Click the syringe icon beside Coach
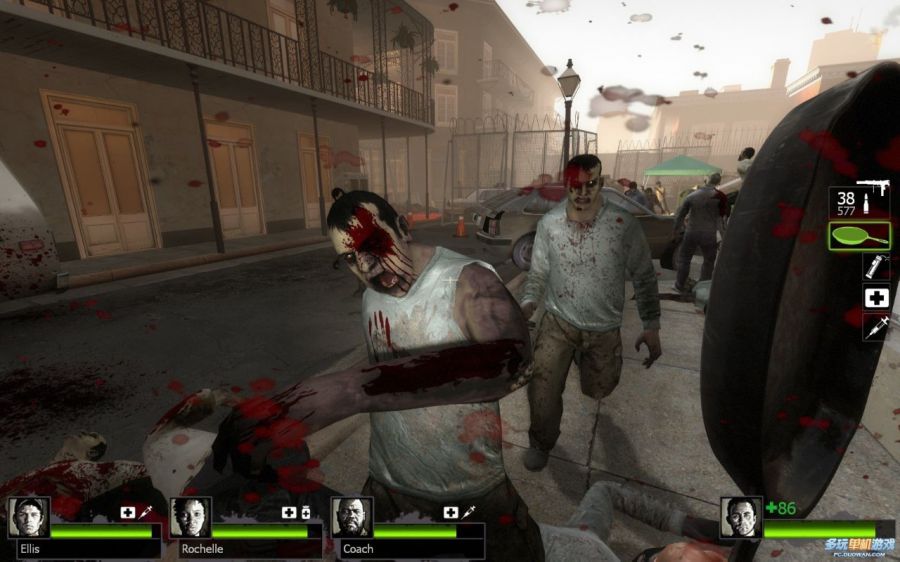 pyautogui.click(x=467, y=512)
